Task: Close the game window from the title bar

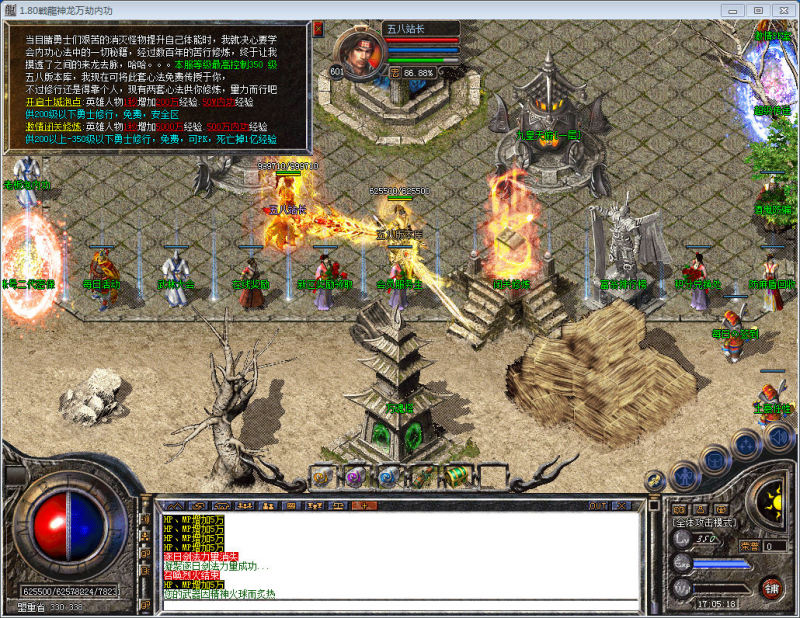Action: 781,10
